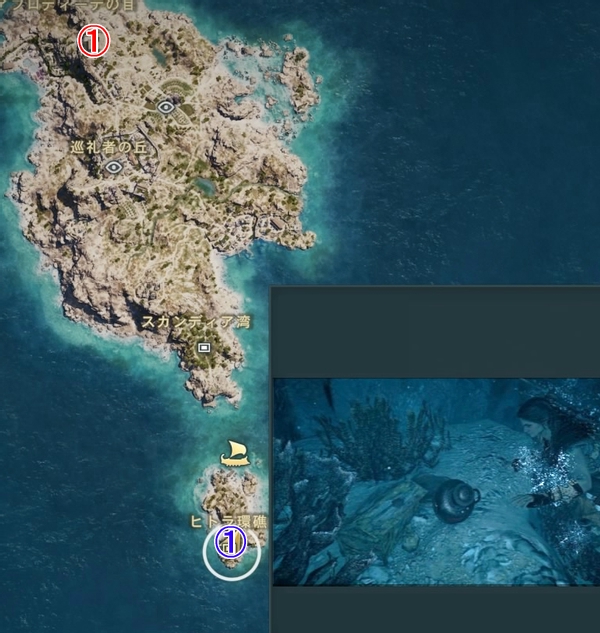Select the eye viewpoint marker below 巡礼者の丘
Image resolution: width=600 pixels, height=633 pixels.
coord(114,168)
